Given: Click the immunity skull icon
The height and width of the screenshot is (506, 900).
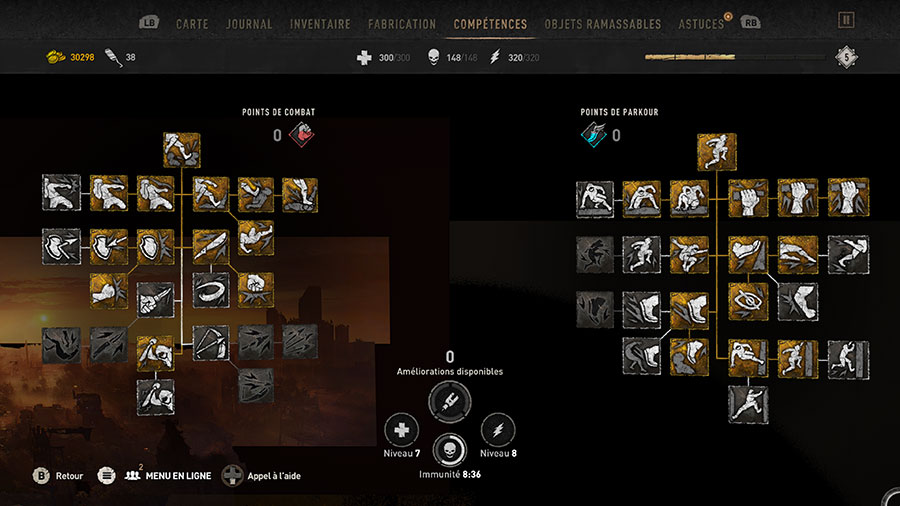Looking at the screenshot, I should pyautogui.click(x=450, y=449).
